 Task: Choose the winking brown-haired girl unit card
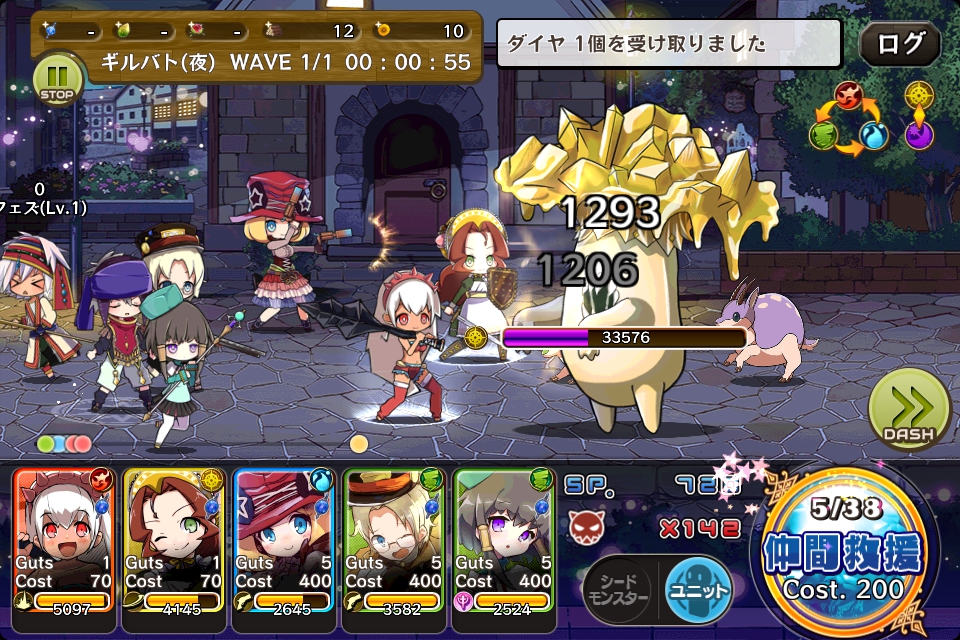click(174, 540)
